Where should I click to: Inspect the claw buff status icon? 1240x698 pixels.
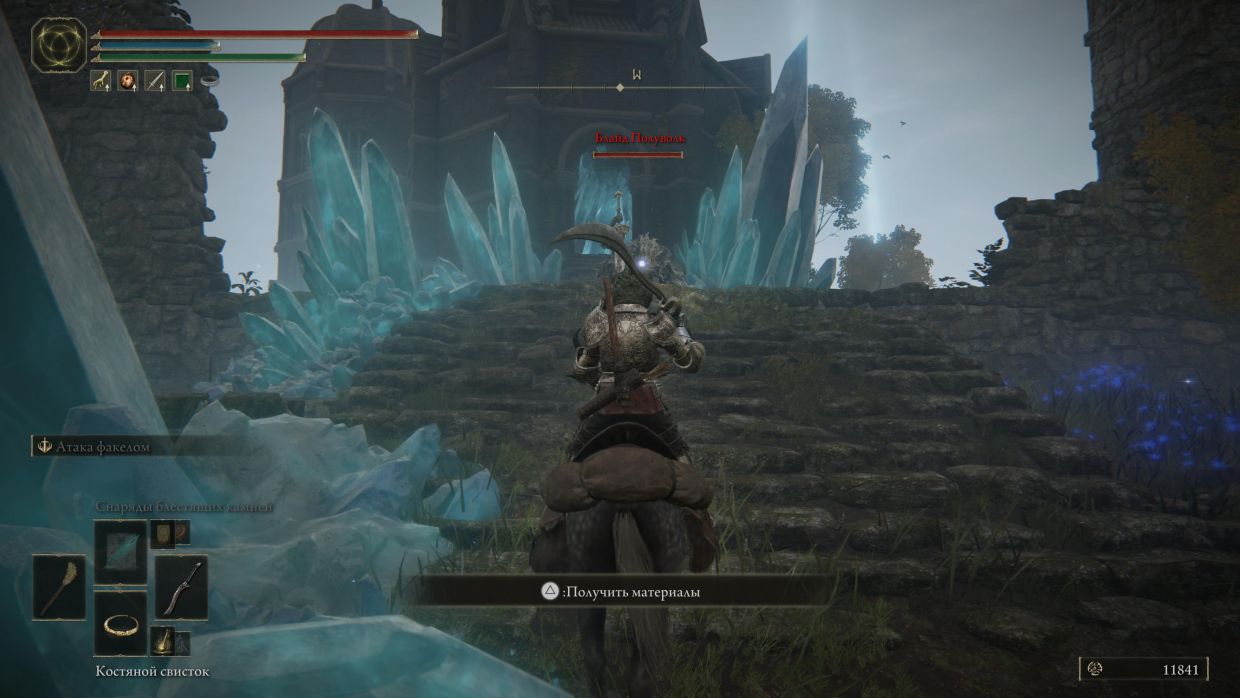point(101,81)
